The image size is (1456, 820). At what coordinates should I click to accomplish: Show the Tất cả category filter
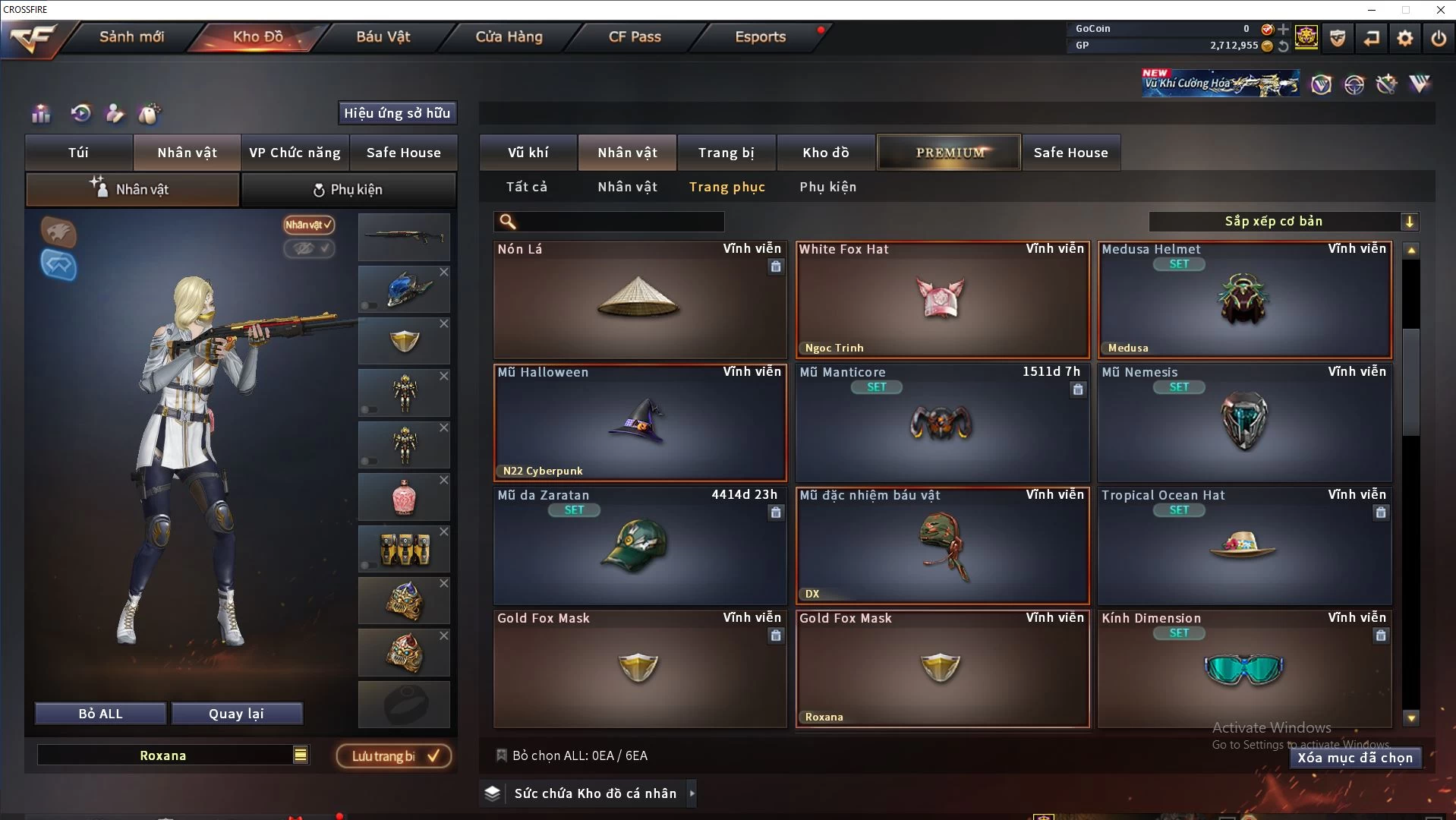[526, 187]
